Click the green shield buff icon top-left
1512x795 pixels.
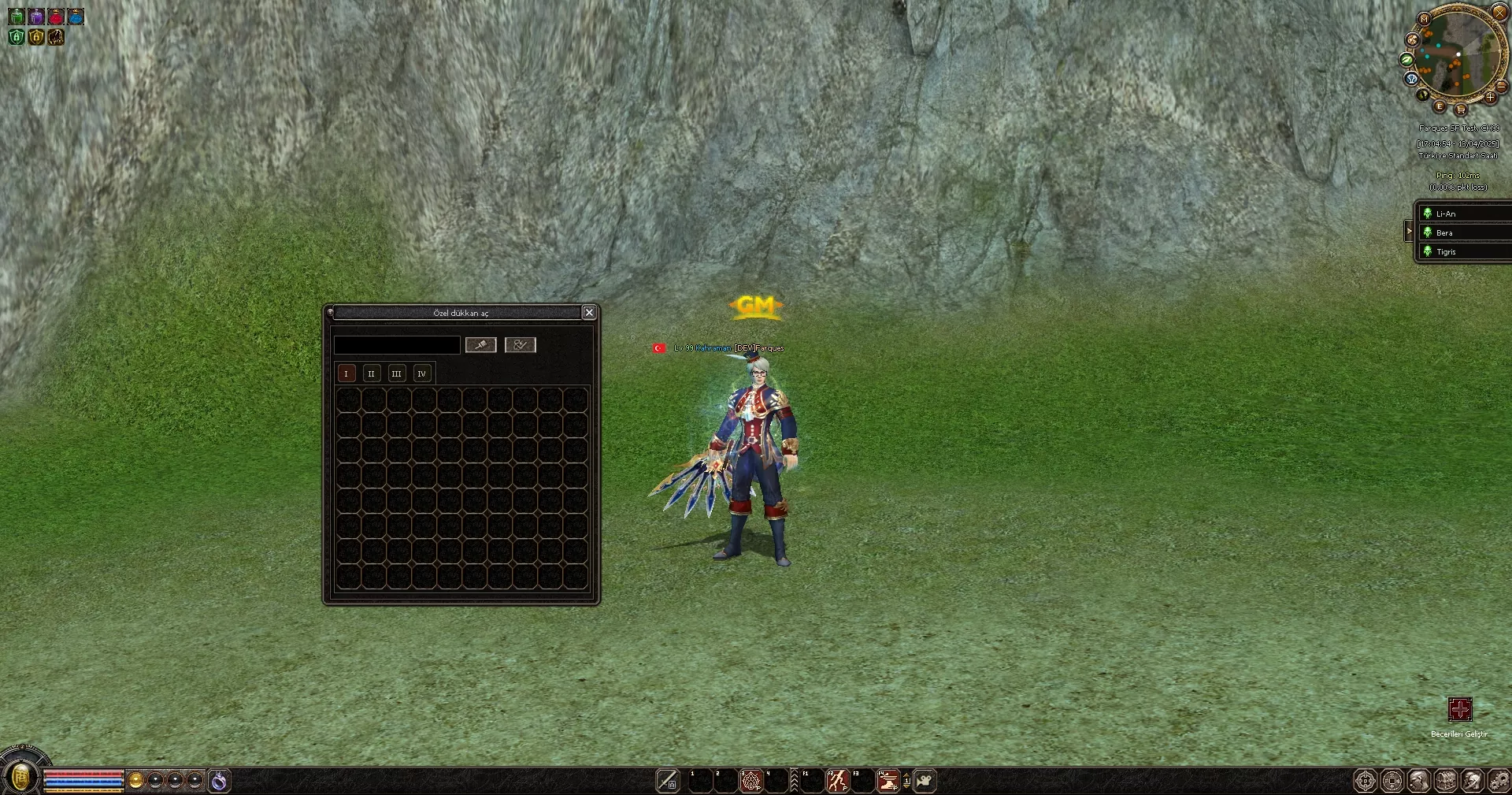(x=17, y=37)
